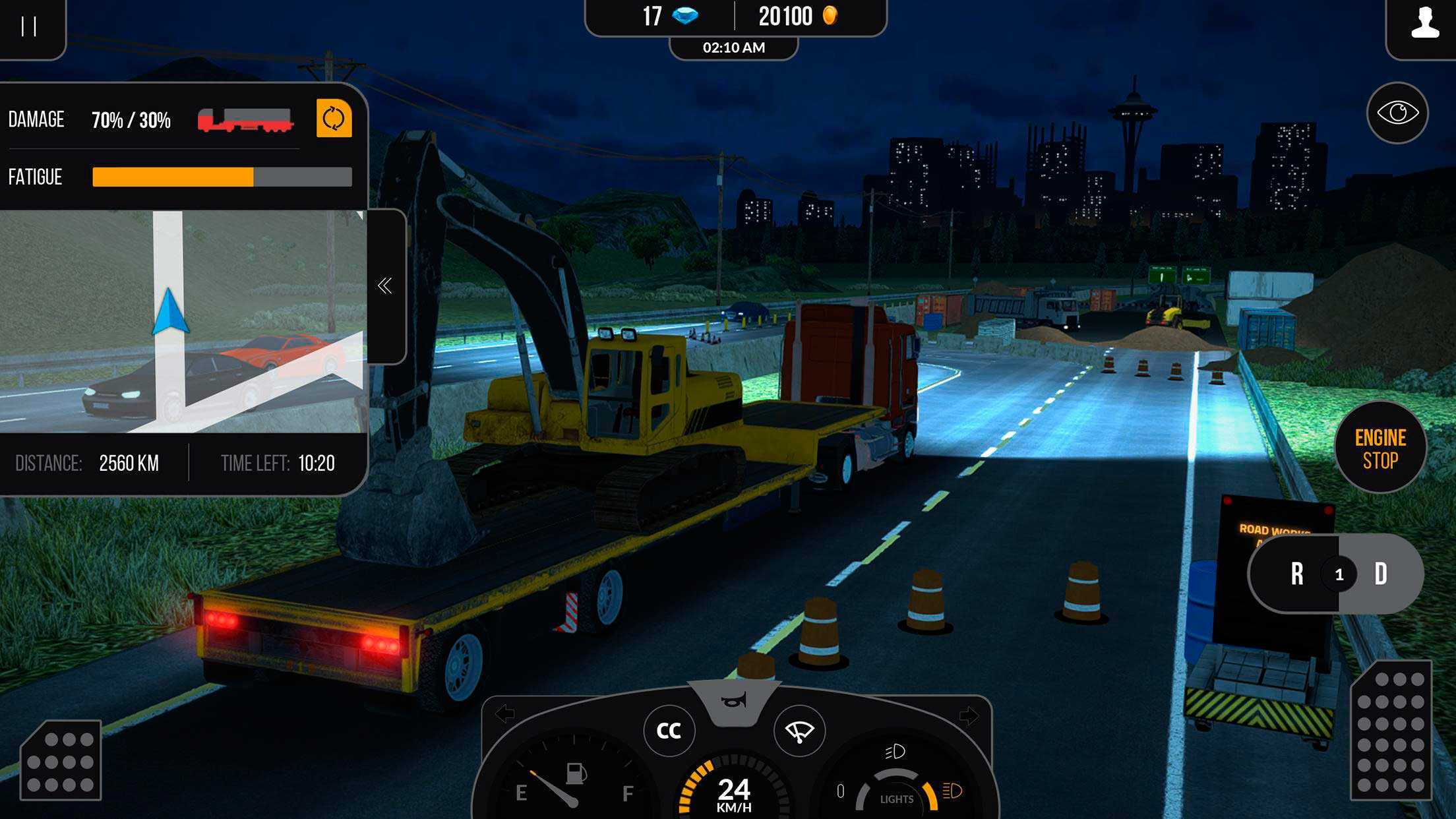Pause the game

(x=29, y=26)
